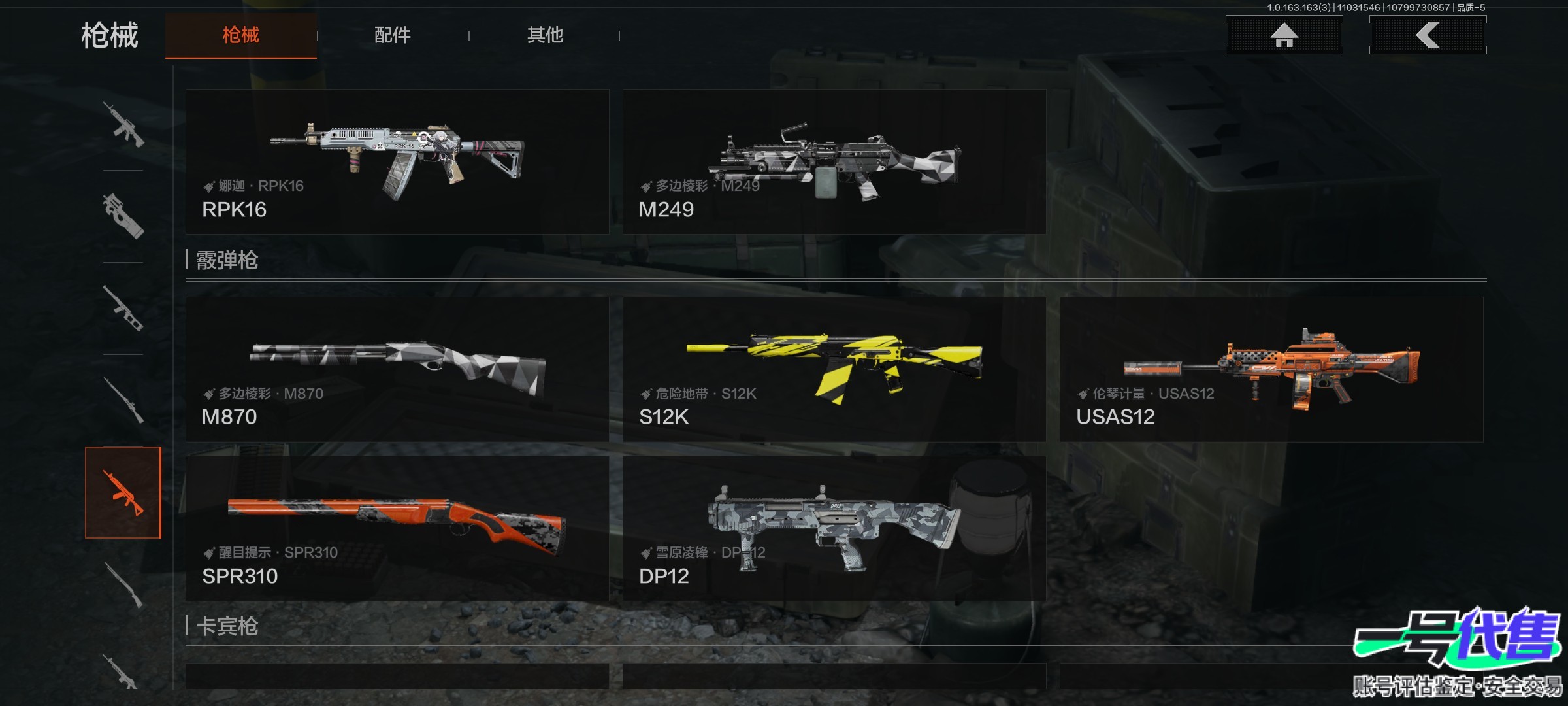Screen dimensions: 1568x706
Task: Click the back arrow button
Action: coord(1428,35)
